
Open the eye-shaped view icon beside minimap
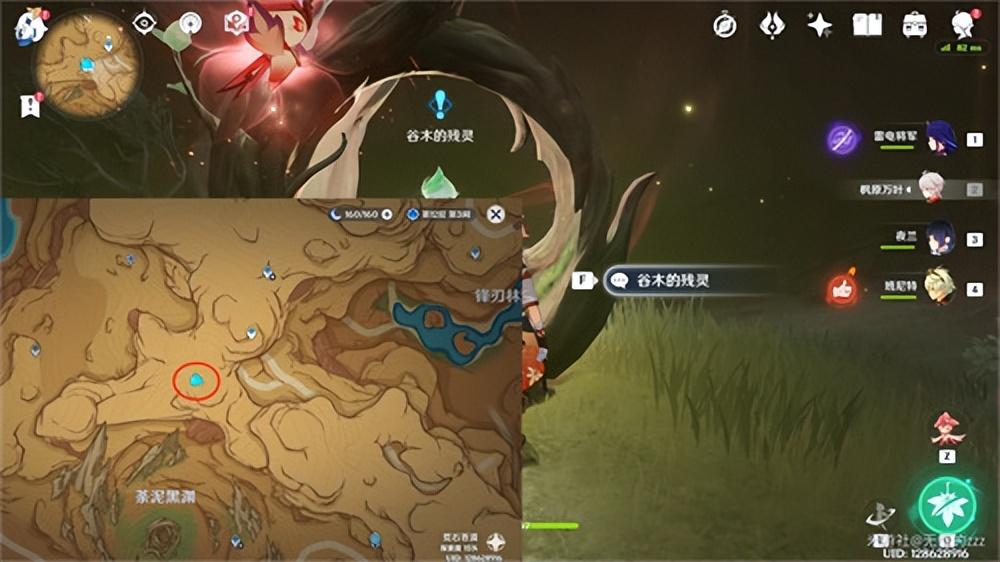tap(144, 22)
